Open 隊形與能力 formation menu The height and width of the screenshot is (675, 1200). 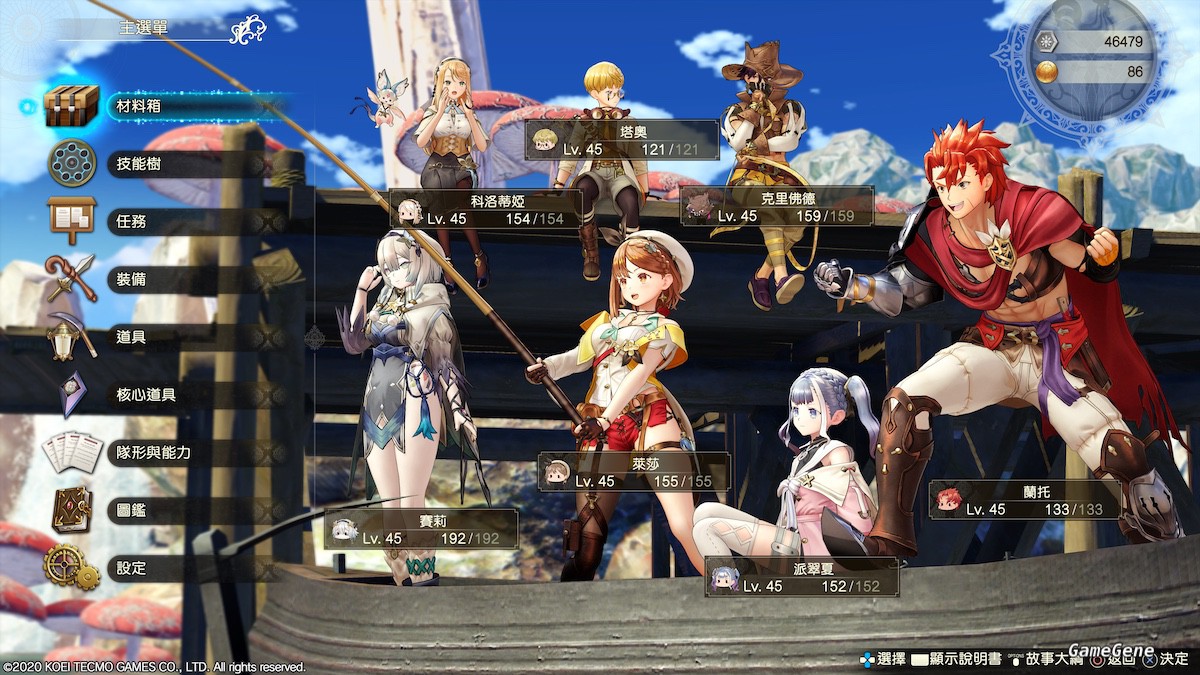pos(152,452)
